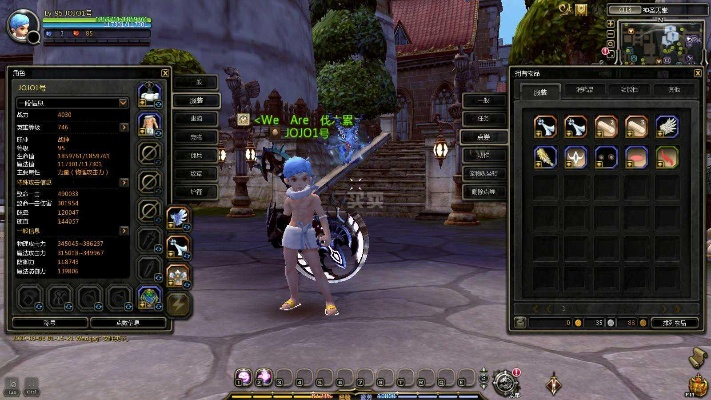Click the bottom-right shop action button
Screen dimensions: 711x400
tap(680, 323)
